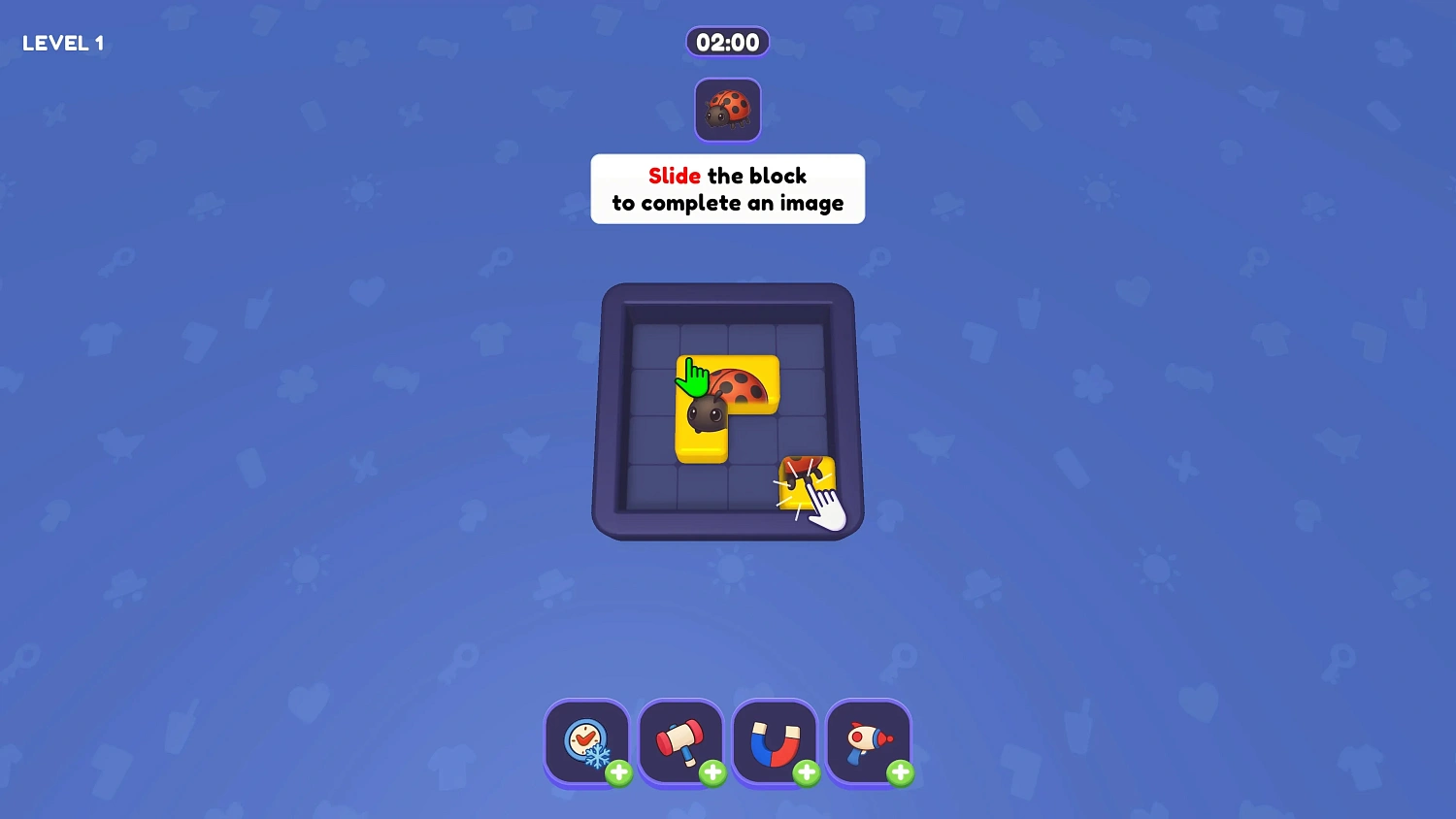Click the ladybug target preview image

727,109
